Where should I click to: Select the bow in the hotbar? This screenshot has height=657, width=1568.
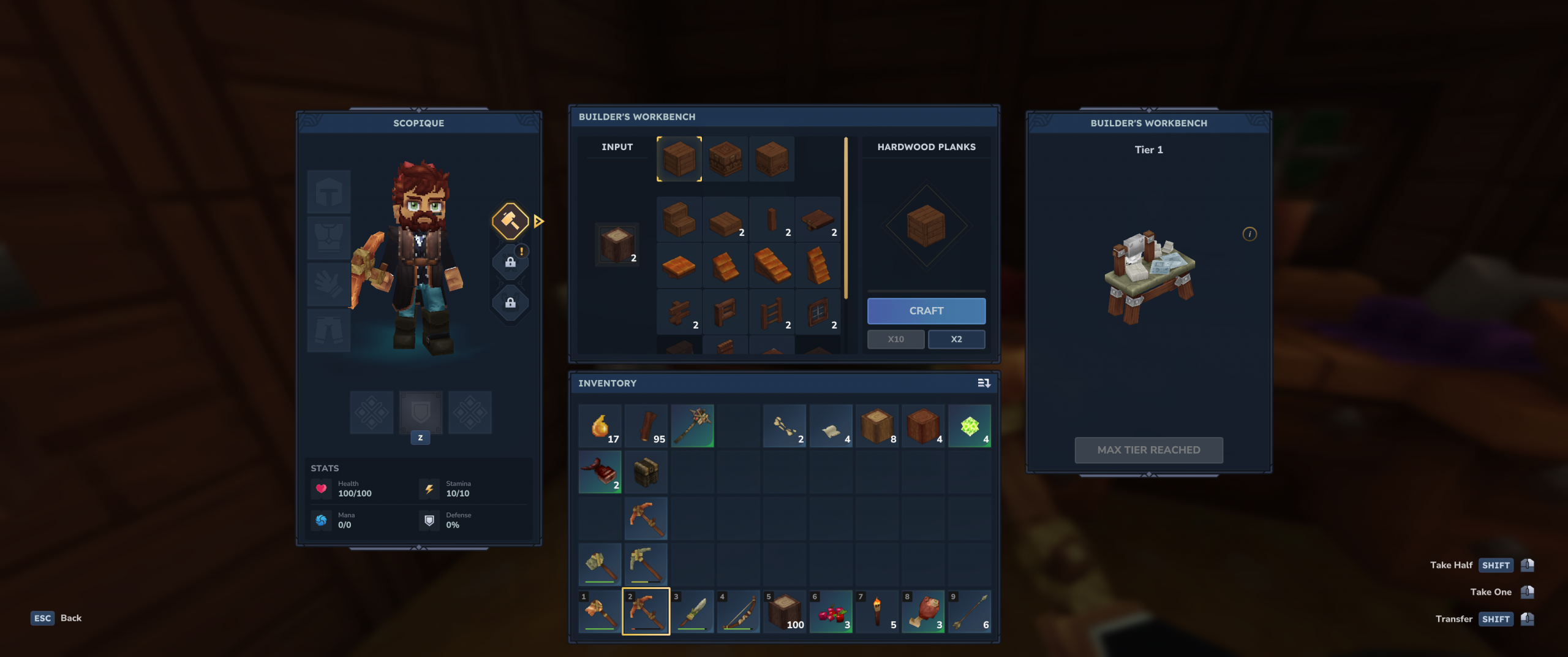point(738,611)
